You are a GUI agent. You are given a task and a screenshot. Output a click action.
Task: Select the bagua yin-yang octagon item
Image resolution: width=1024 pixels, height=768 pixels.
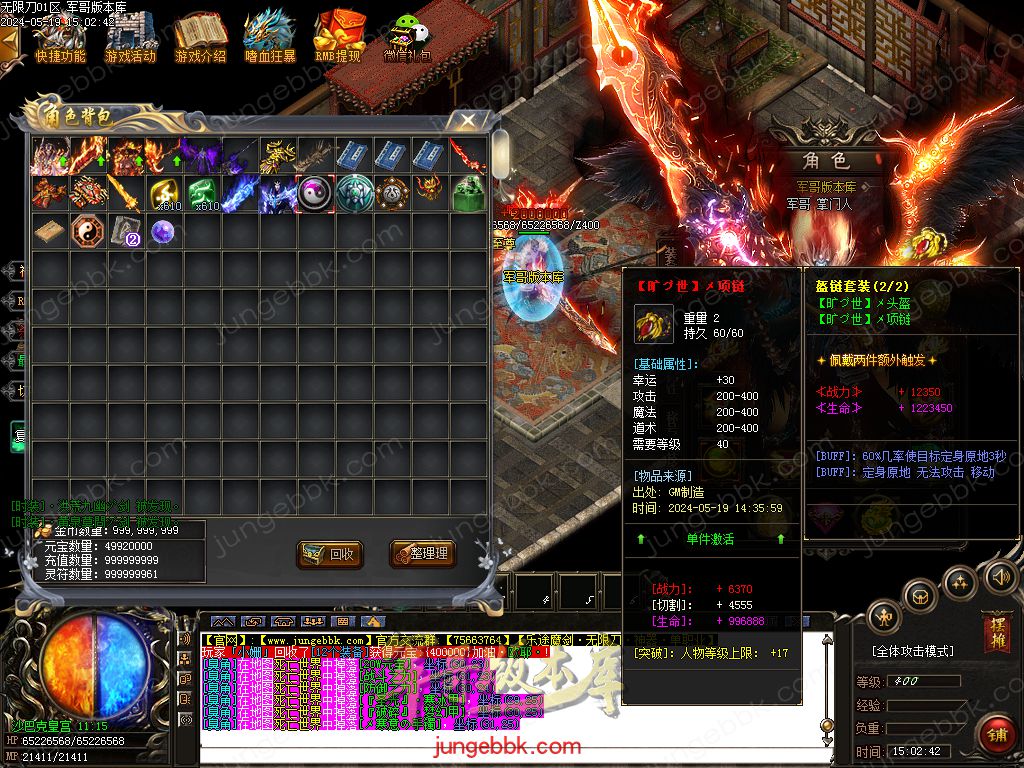click(x=87, y=232)
